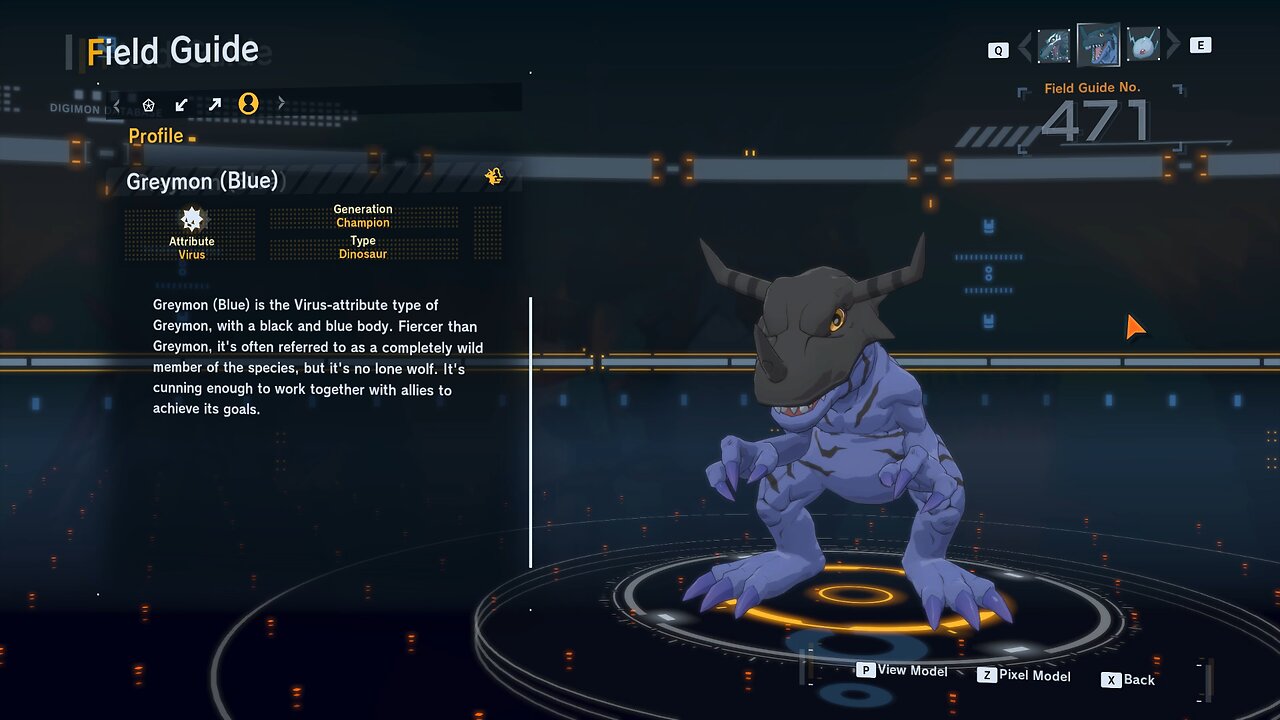The height and width of the screenshot is (720, 1280).
Task: Choose the round horned Digimon portrait thumbnail
Action: 1143,46
